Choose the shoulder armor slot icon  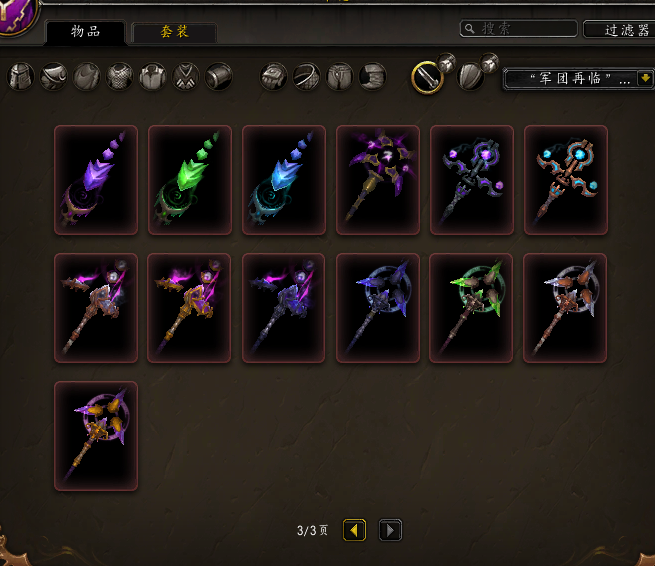(x=54, y=77)
